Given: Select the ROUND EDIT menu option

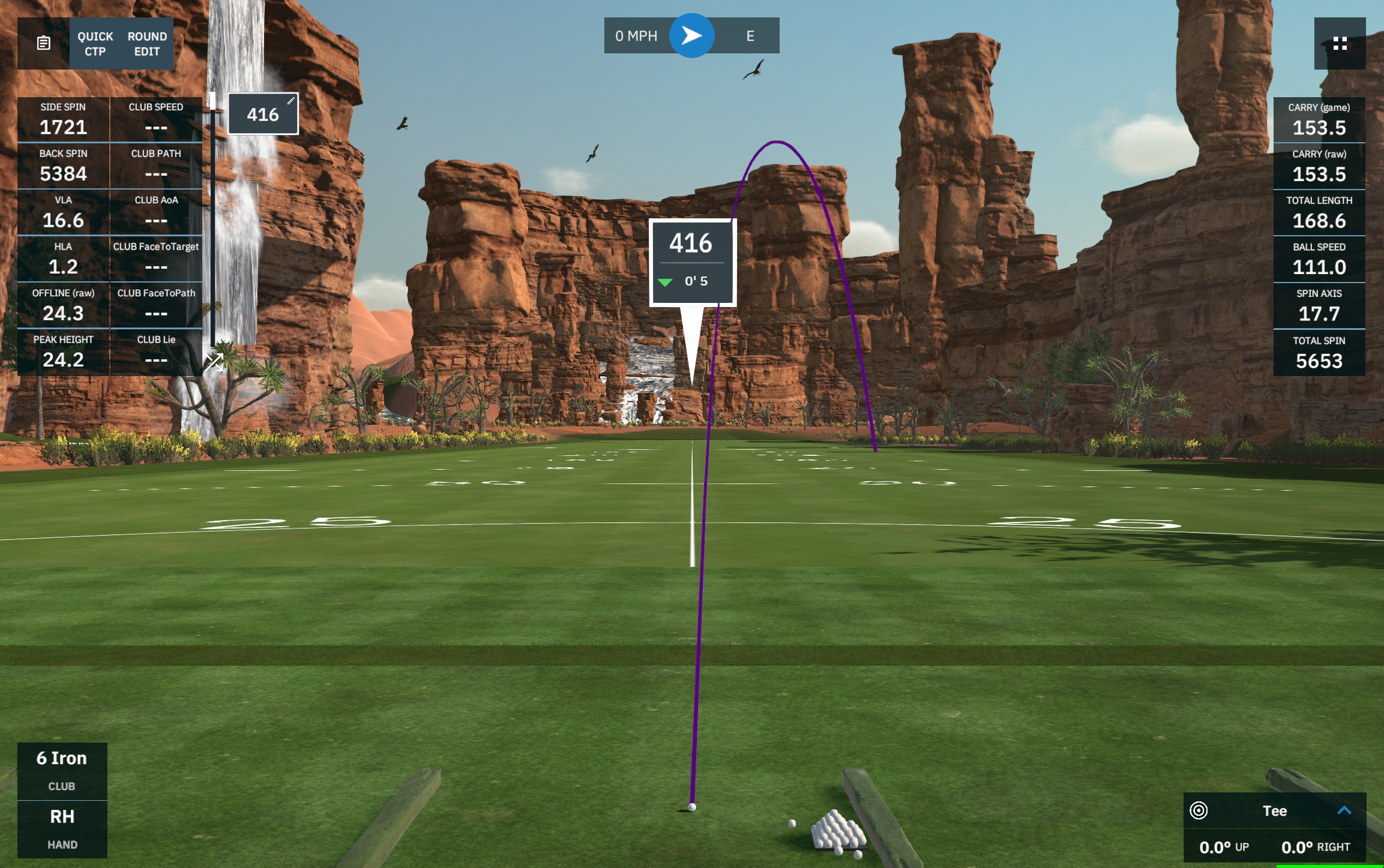Looking at the screenshot, I should coord(146,44).
